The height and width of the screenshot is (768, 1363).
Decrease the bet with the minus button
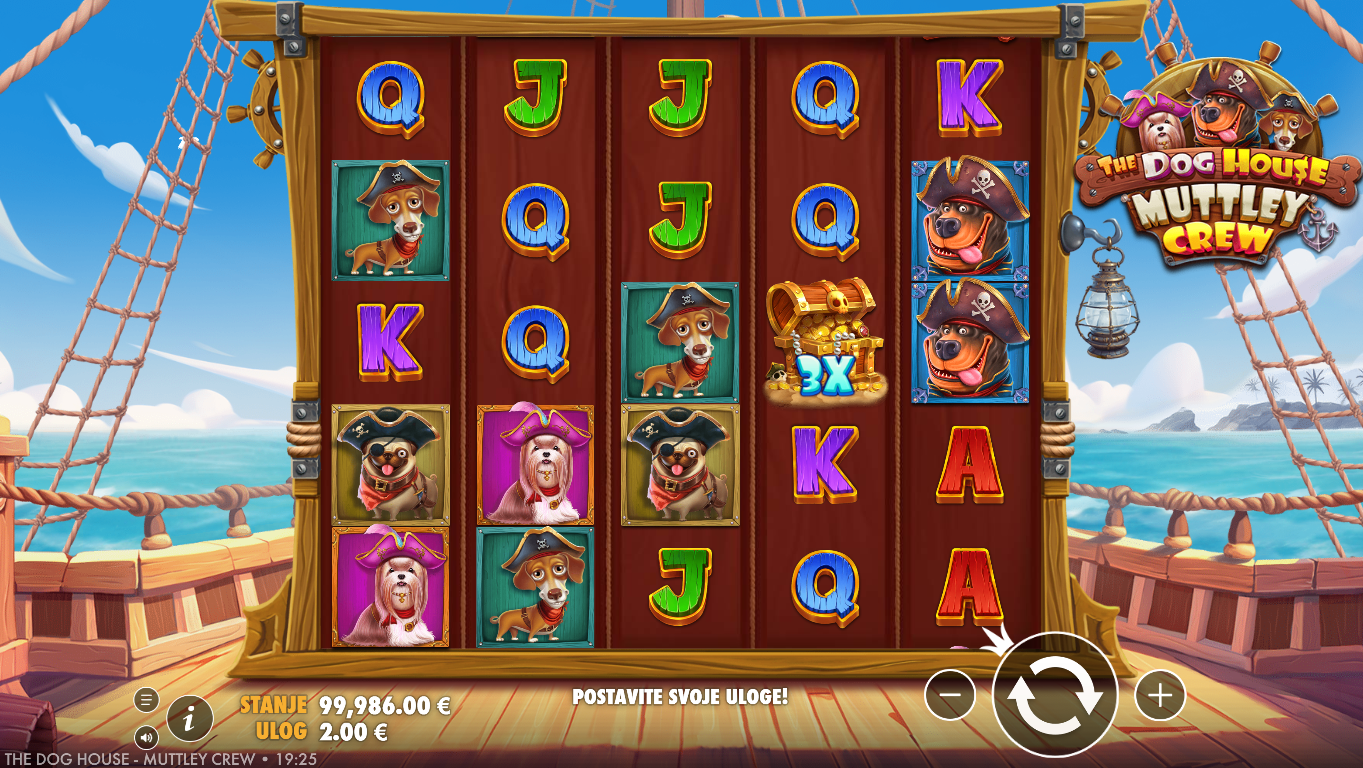pyautogui.click(x=949, y=695)
